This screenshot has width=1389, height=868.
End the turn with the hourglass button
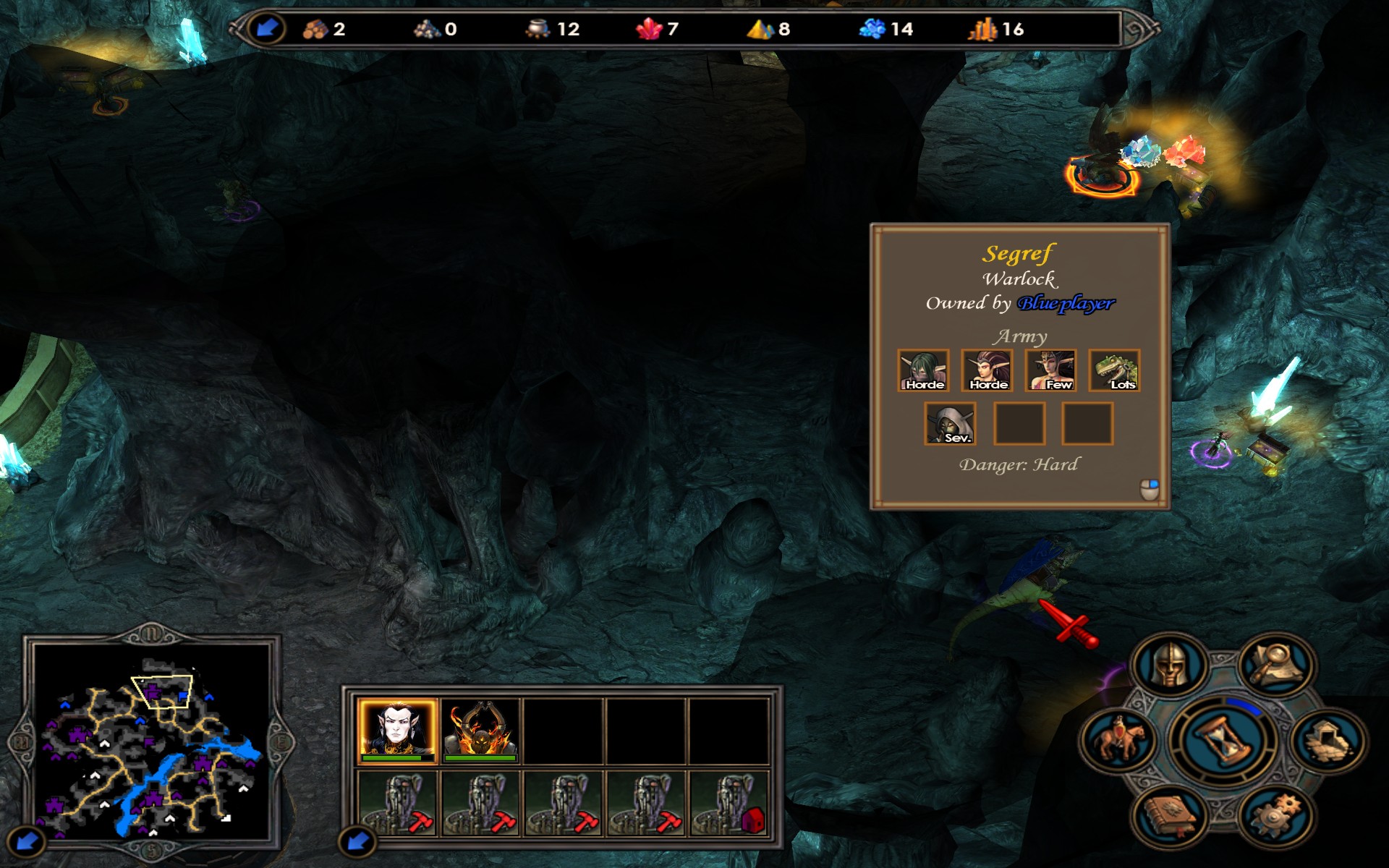tap(1222, 741)
